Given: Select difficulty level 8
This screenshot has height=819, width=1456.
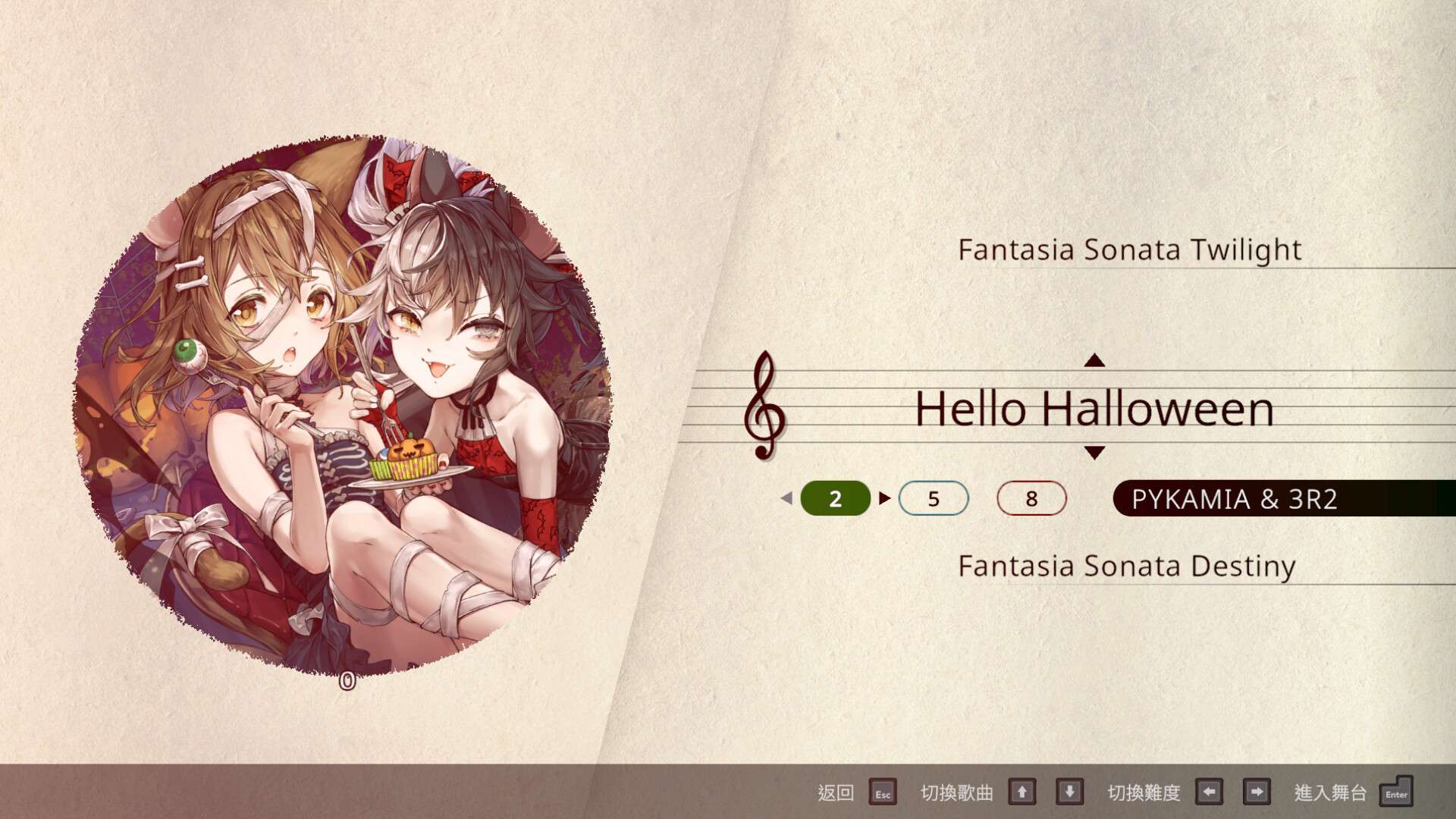Looking at the screenshot, I should [1031, 499].
